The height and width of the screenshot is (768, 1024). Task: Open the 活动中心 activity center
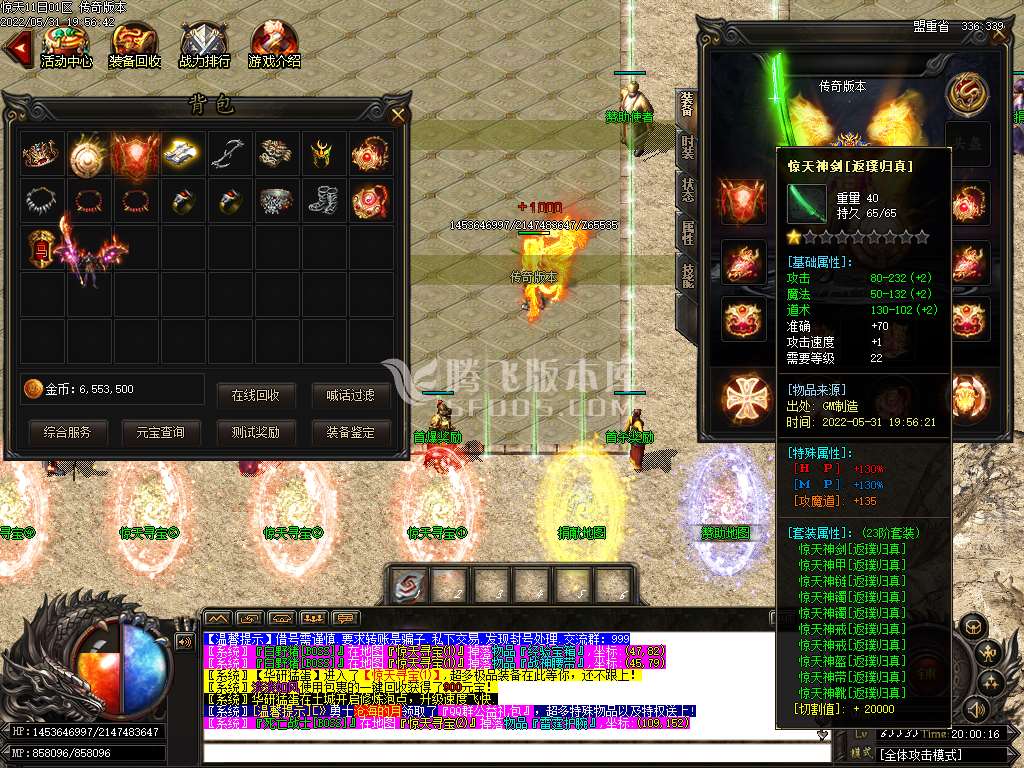pos(66,45)
